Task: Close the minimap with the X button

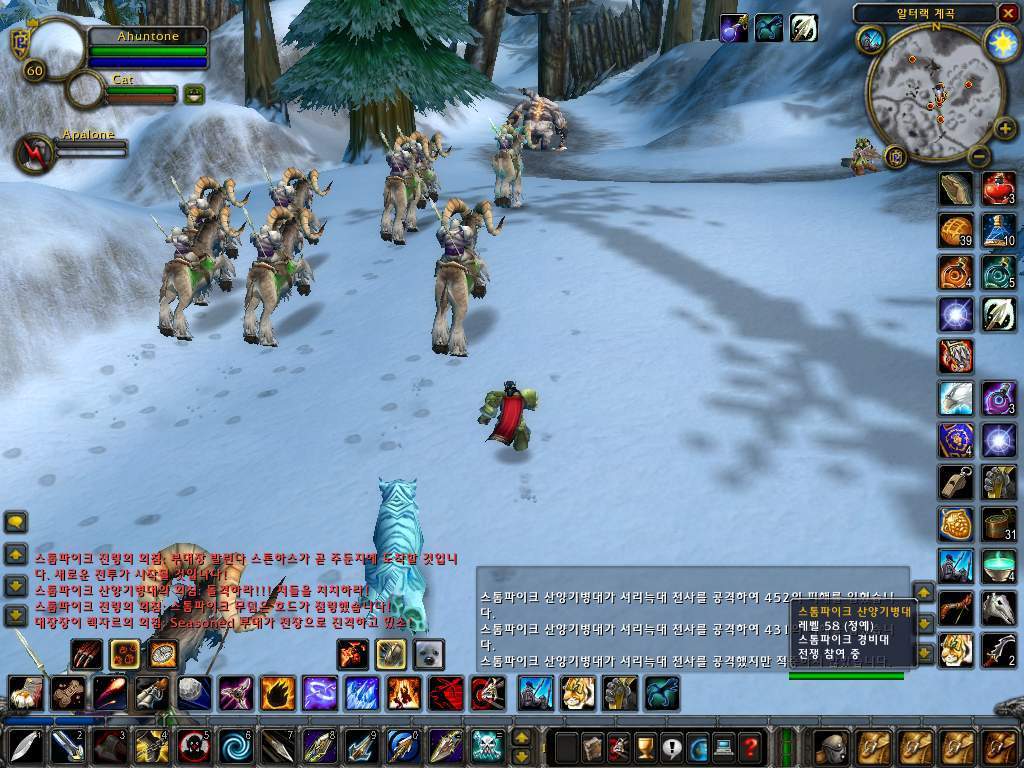Action: [x=1007, y=13]
